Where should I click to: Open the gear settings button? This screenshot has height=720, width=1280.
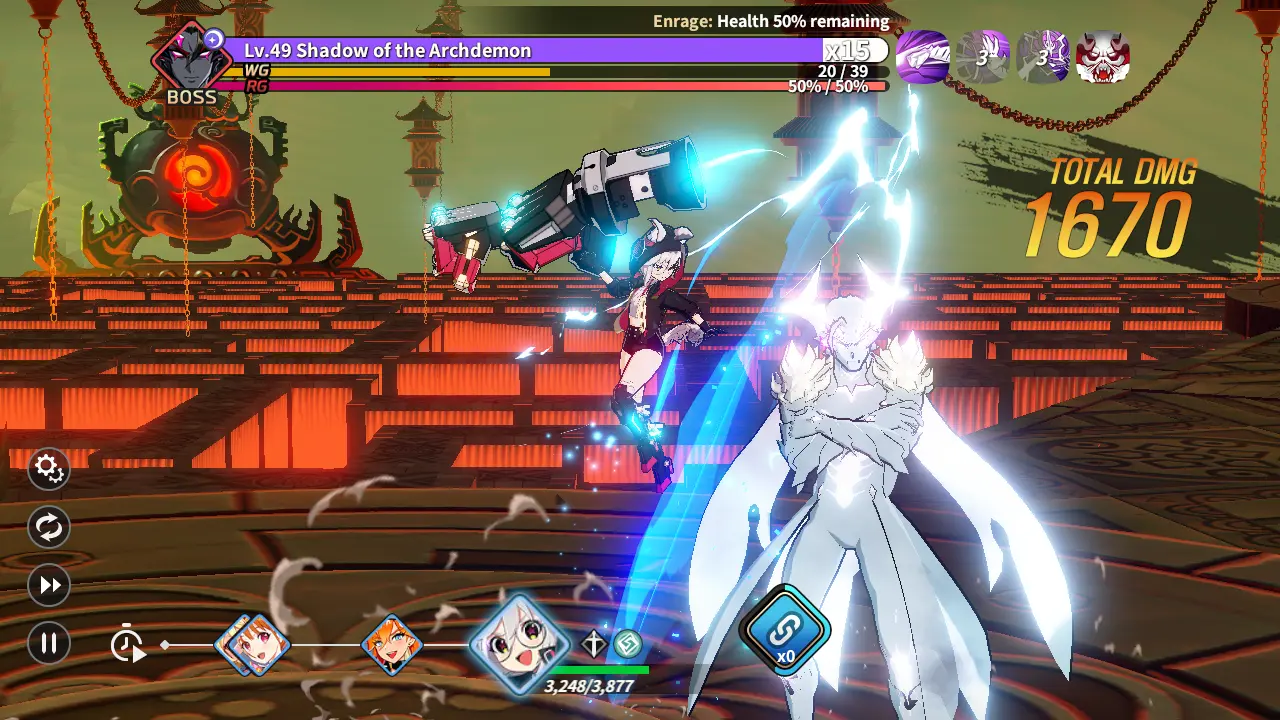pyautogui.click(x=48, y=468)
